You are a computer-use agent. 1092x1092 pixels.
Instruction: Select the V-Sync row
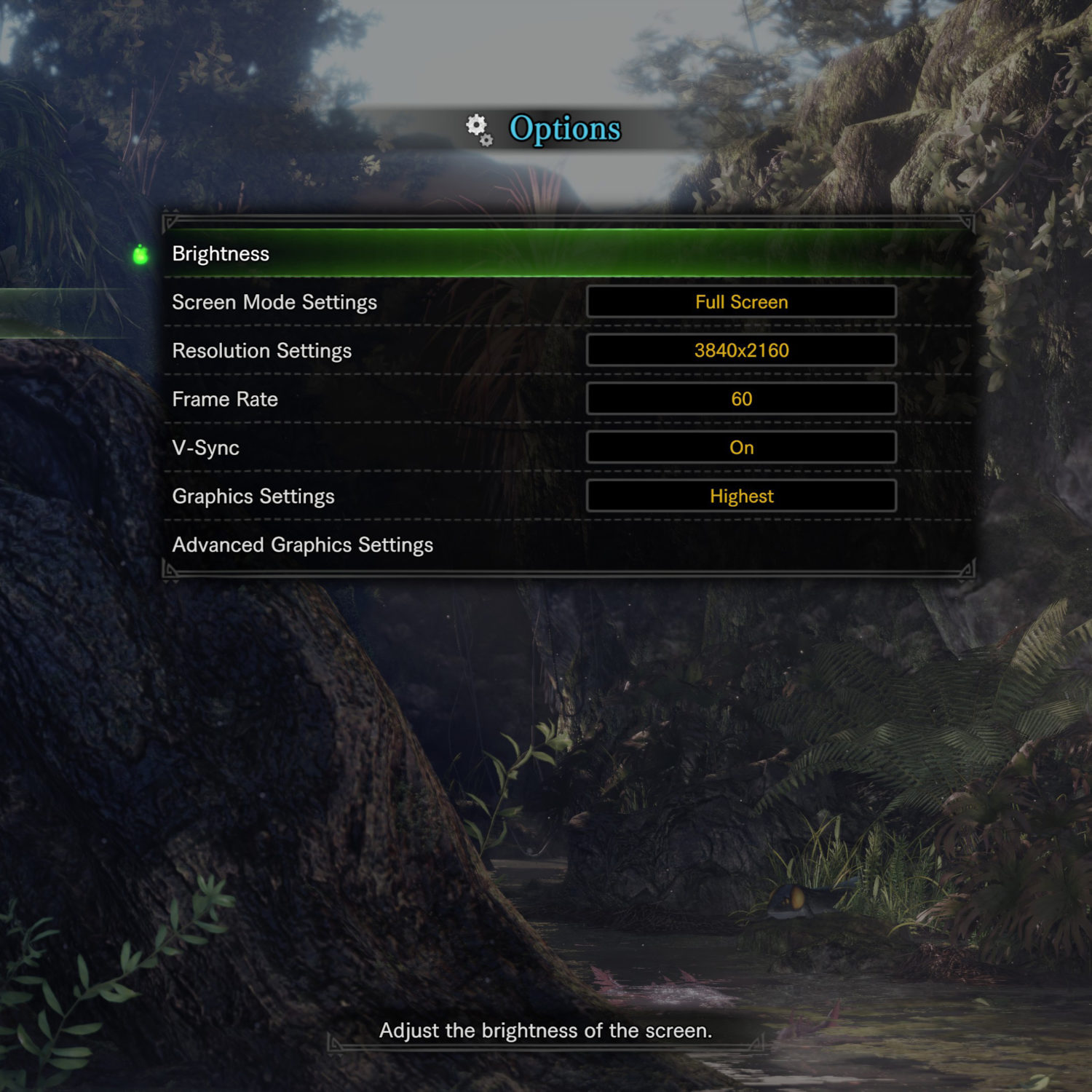[206, 448]
